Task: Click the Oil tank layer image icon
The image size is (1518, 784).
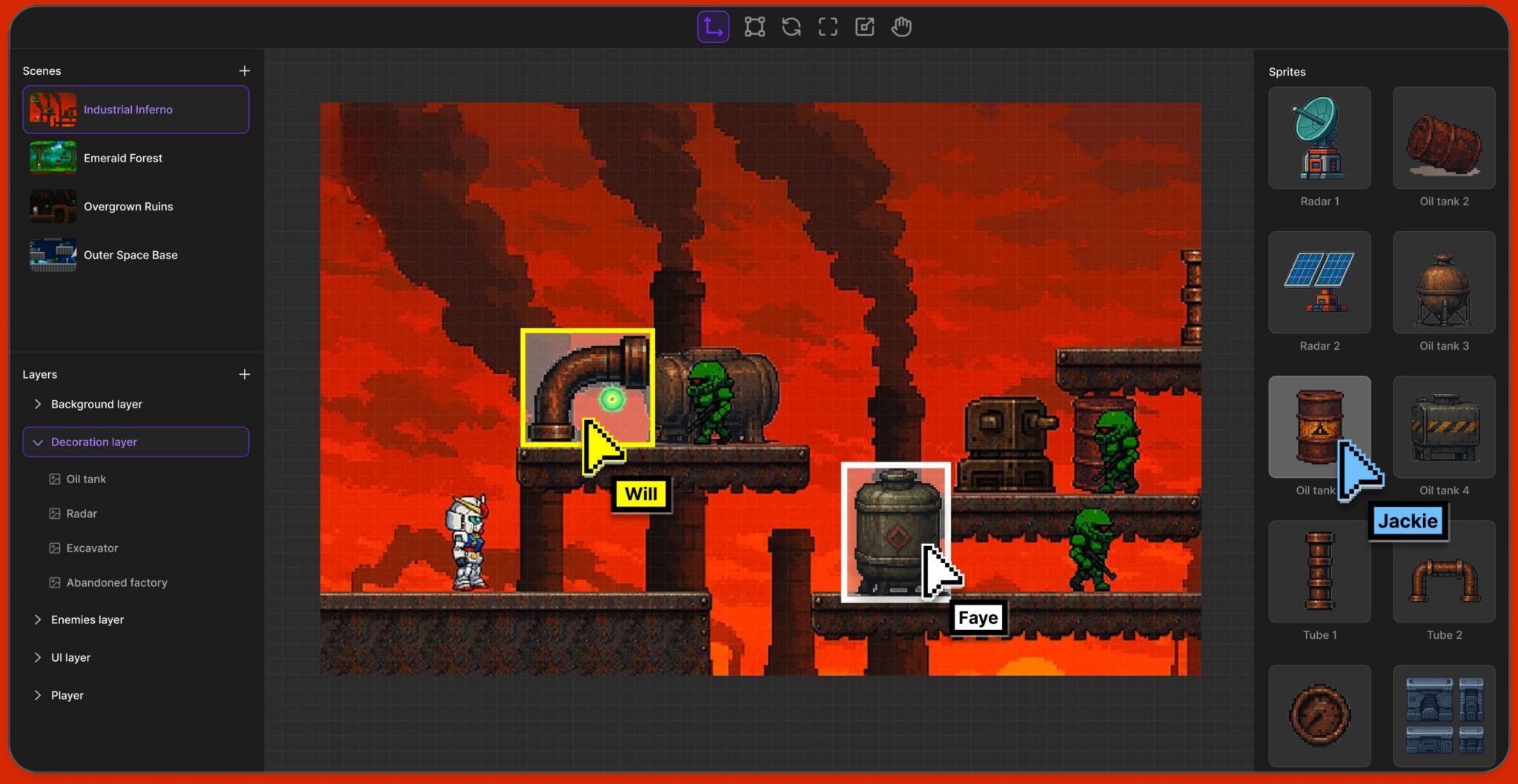Action: pyautogui.click(x=55, y=479)
